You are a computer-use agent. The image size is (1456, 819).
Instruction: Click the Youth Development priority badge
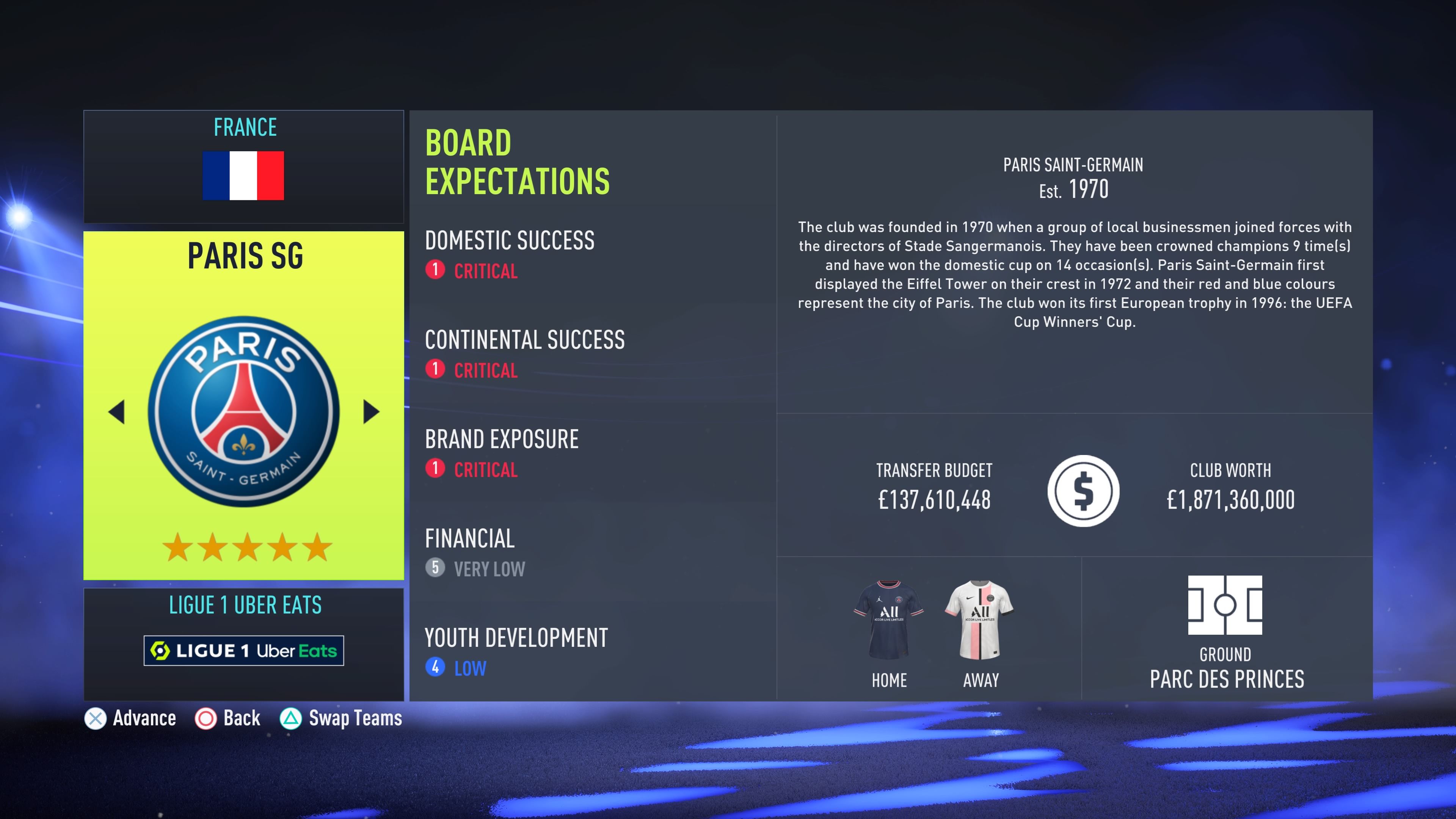[435, 668]
